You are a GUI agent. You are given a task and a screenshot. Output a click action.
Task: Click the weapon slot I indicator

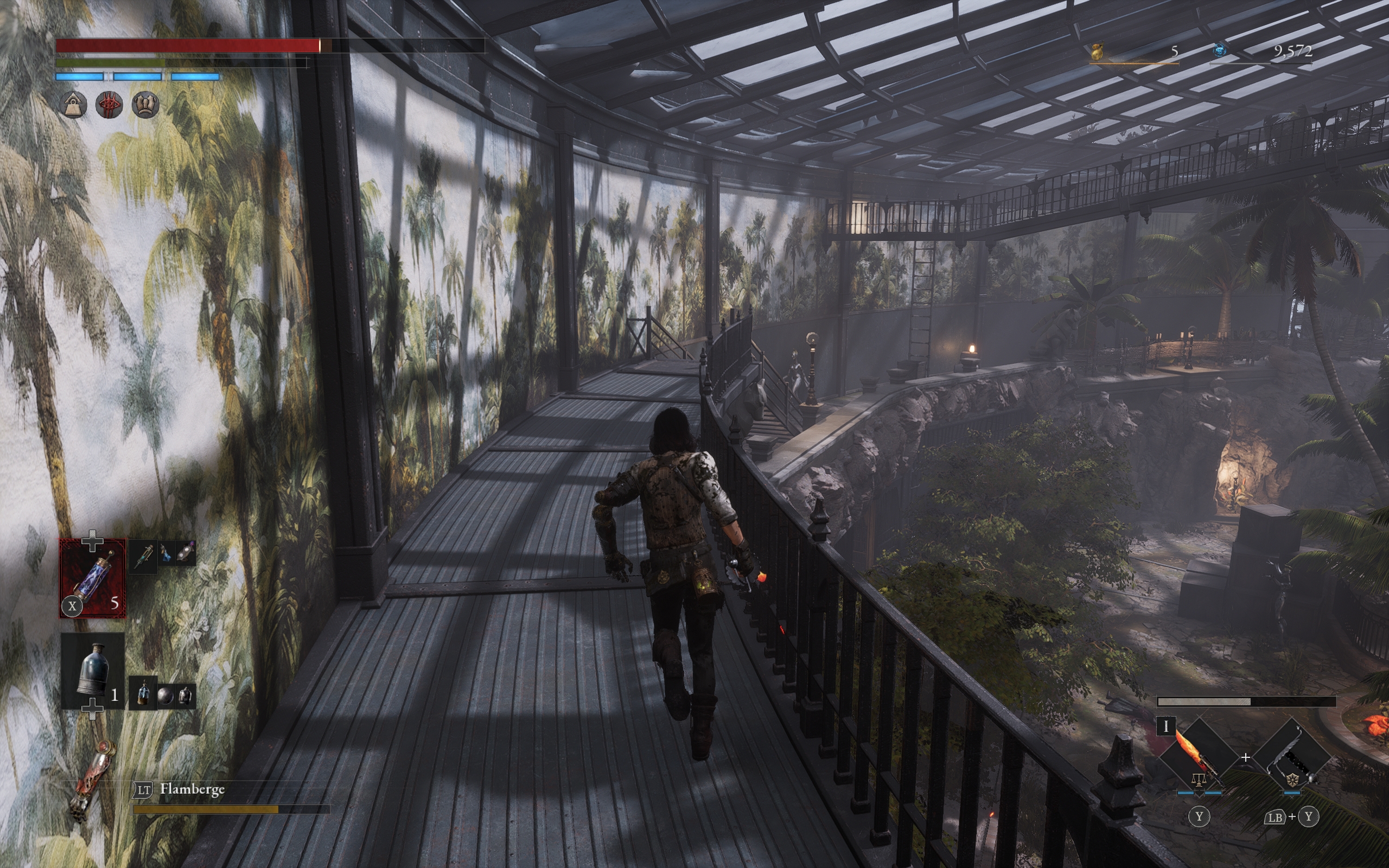1165,726
